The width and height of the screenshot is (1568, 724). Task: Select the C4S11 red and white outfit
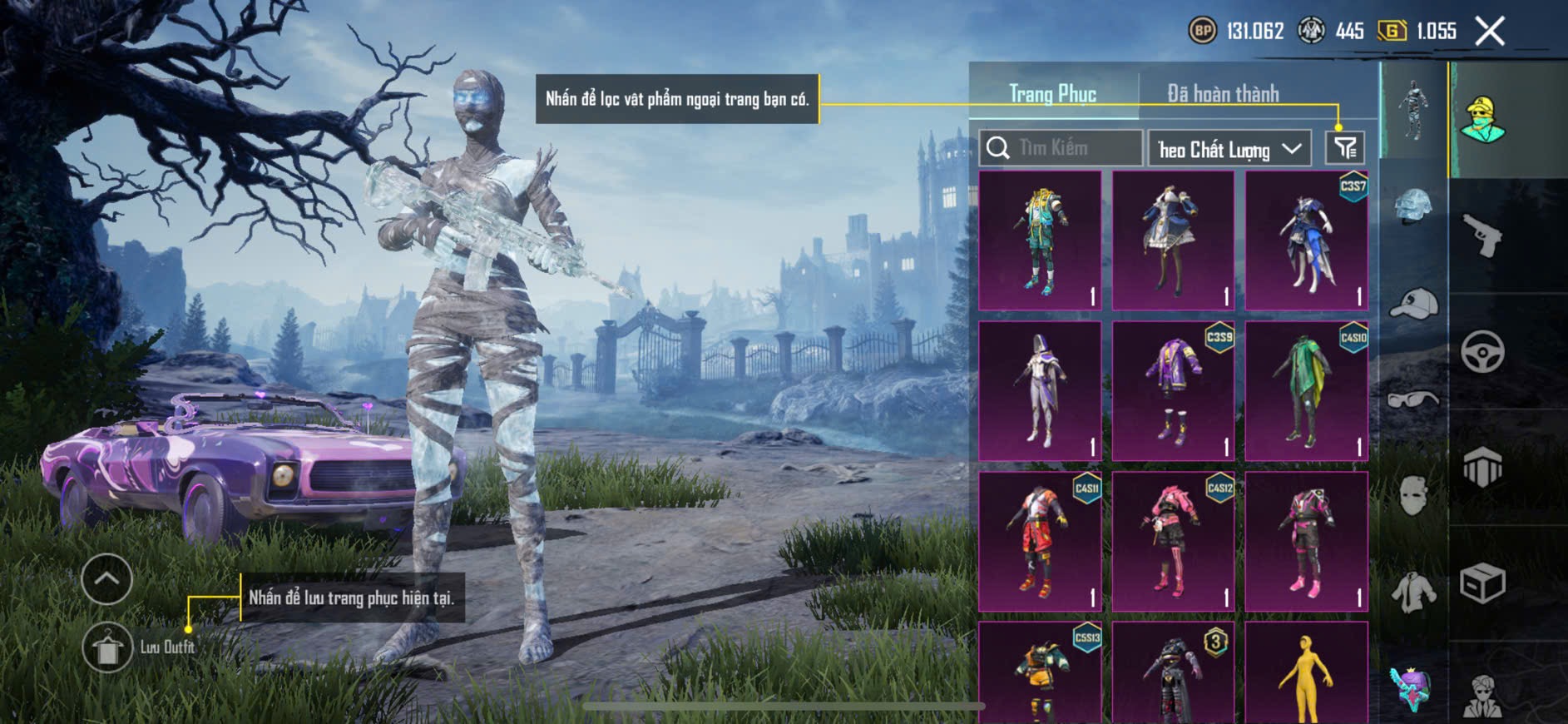tap(1040, 541)
